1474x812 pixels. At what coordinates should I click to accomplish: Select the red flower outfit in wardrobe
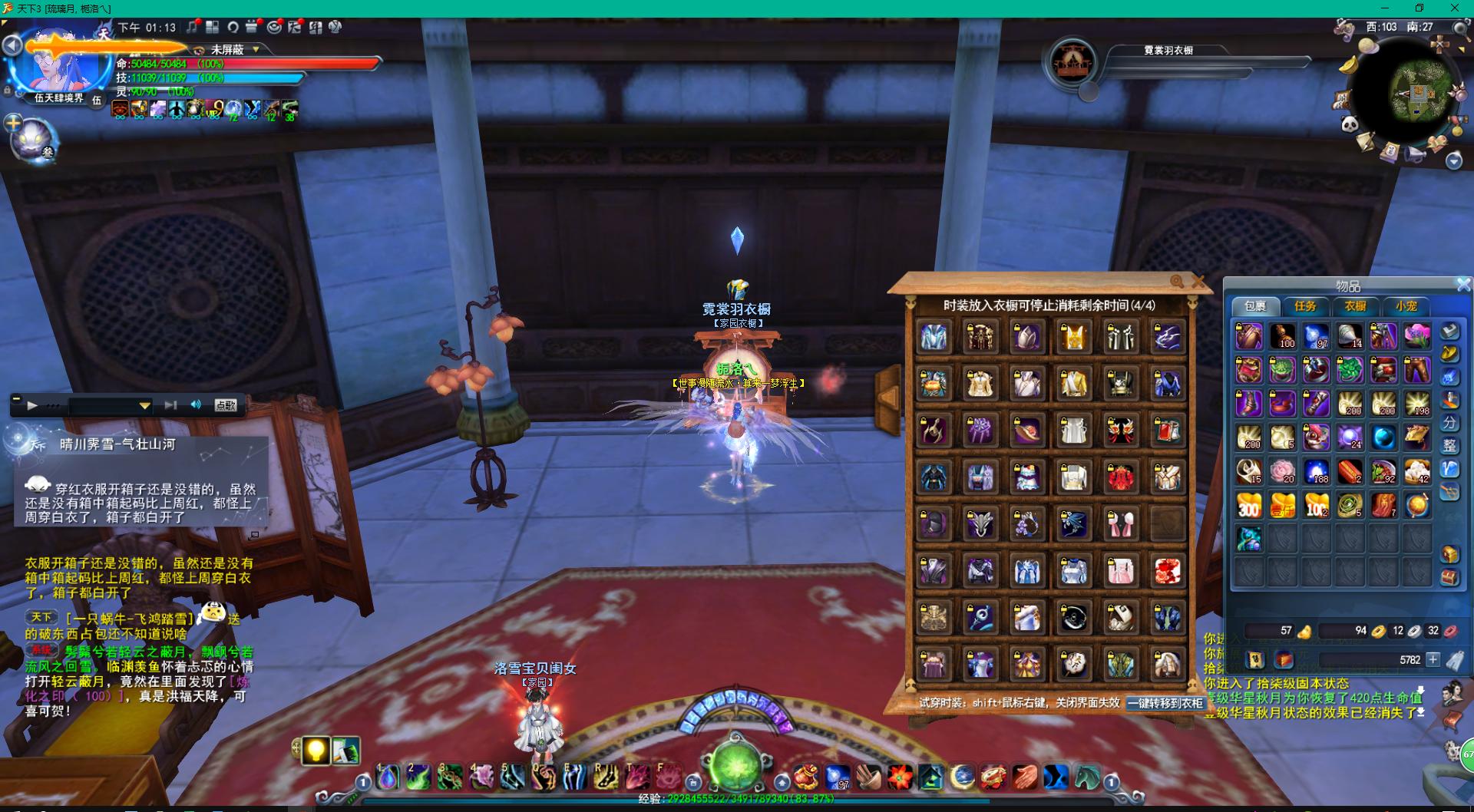point(1120,478)
